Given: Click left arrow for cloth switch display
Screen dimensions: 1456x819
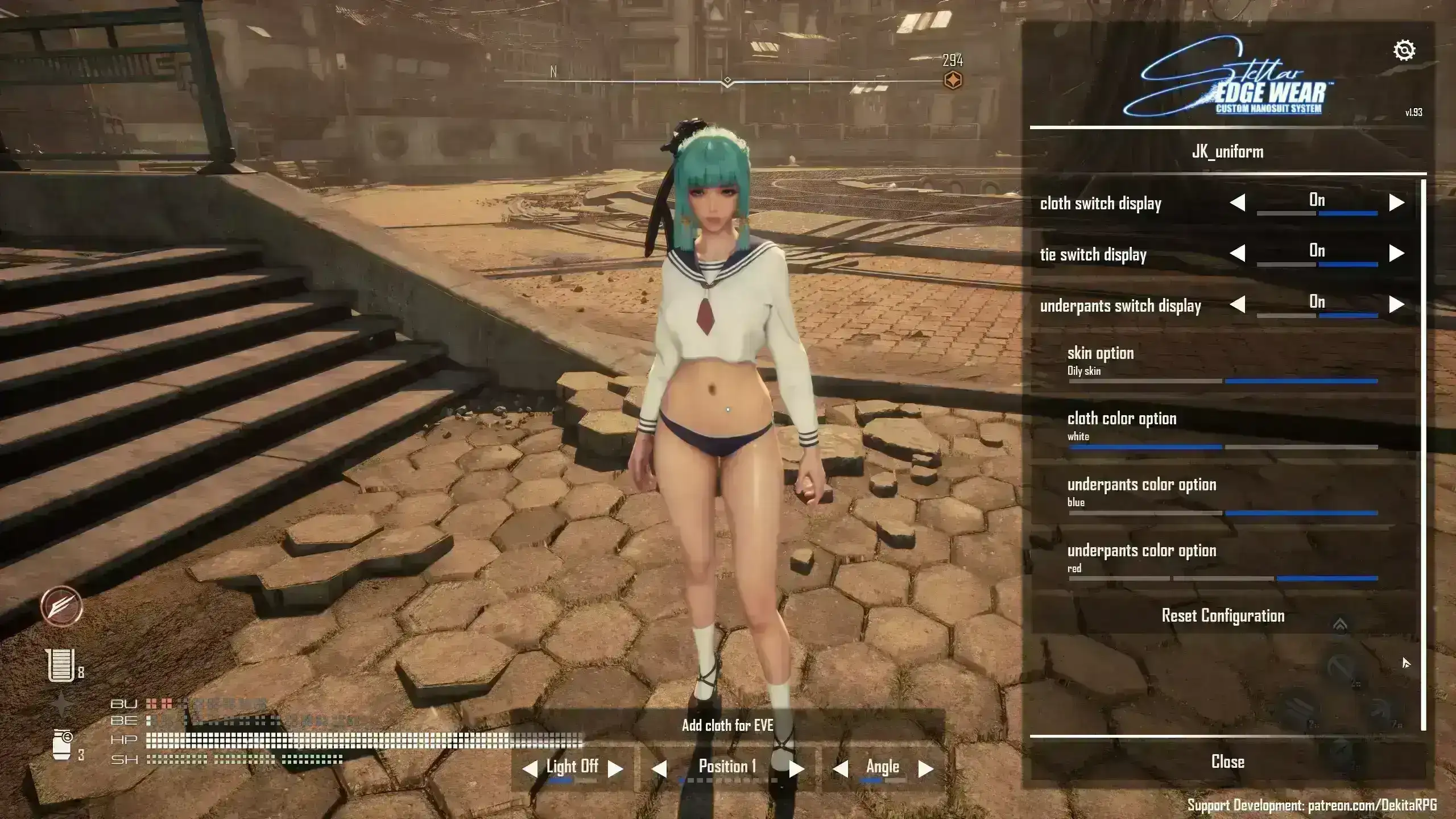Looking at the screenshot, I should tap(1238, 202).
